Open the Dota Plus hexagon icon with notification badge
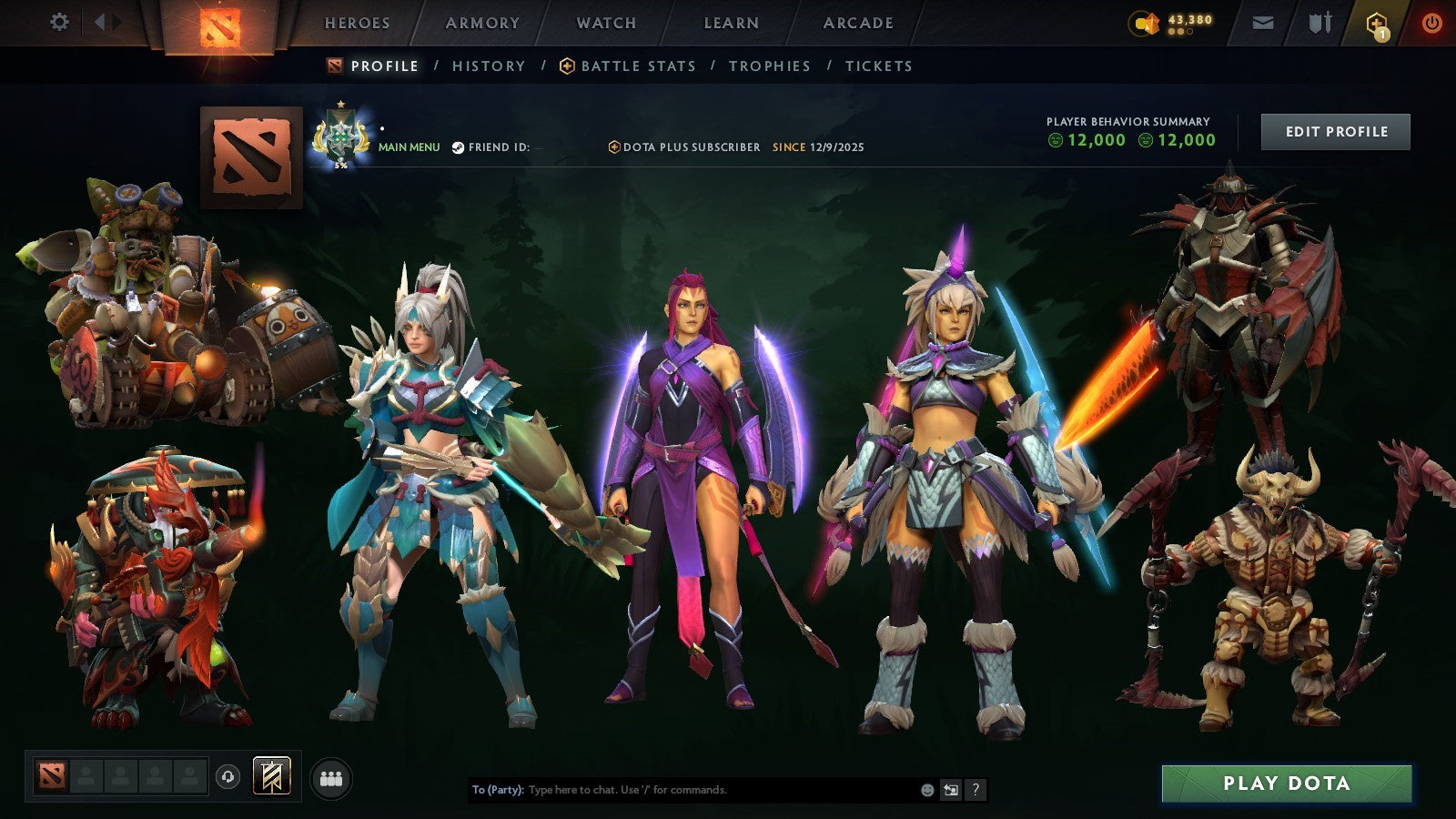Image resolution: width=1456 pixels, height=819 pixels. (x=1376, y=24)
